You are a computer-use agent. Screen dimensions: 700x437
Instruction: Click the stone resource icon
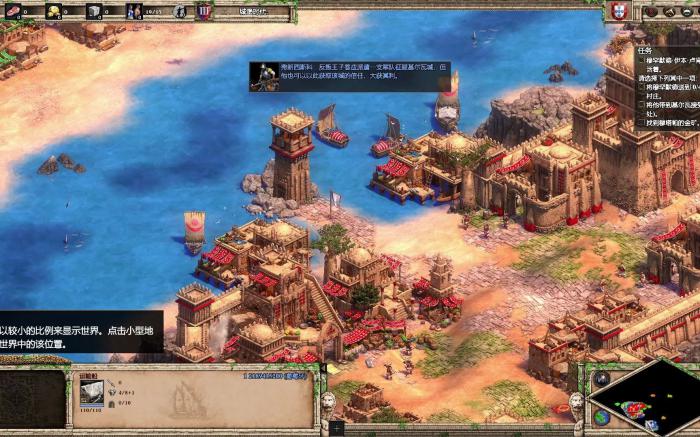pos(94,11)
